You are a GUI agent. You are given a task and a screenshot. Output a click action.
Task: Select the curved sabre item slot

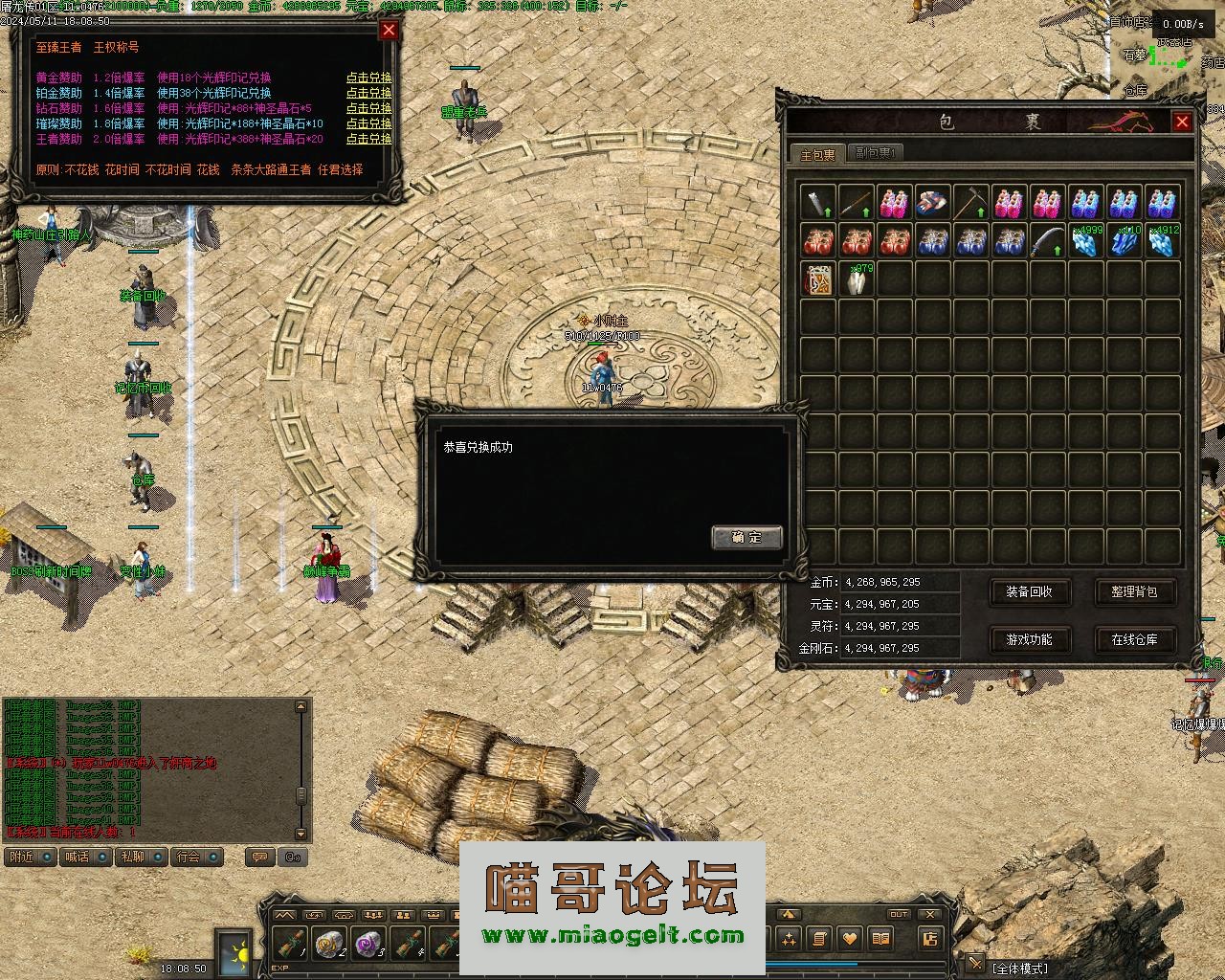pyautogui.click(x=1047, y=241)
